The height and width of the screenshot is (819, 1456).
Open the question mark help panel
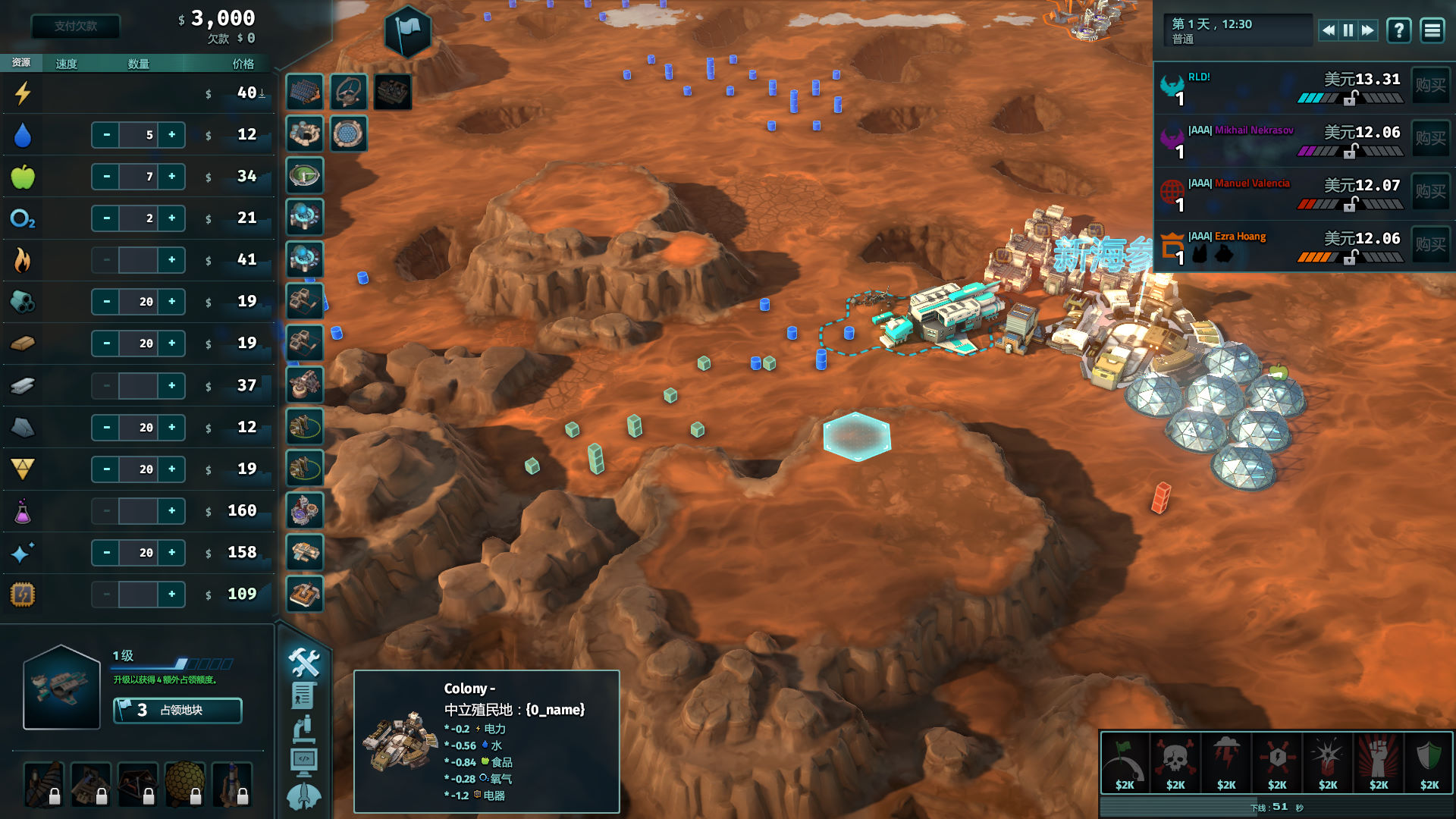tap(1398, 30)
